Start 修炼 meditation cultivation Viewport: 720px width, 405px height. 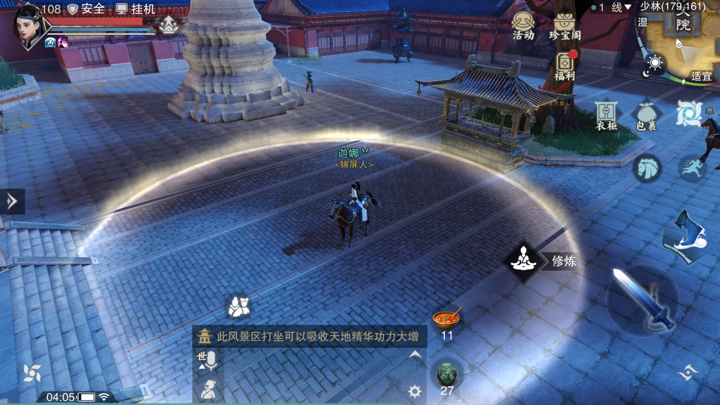click(522, 262)
